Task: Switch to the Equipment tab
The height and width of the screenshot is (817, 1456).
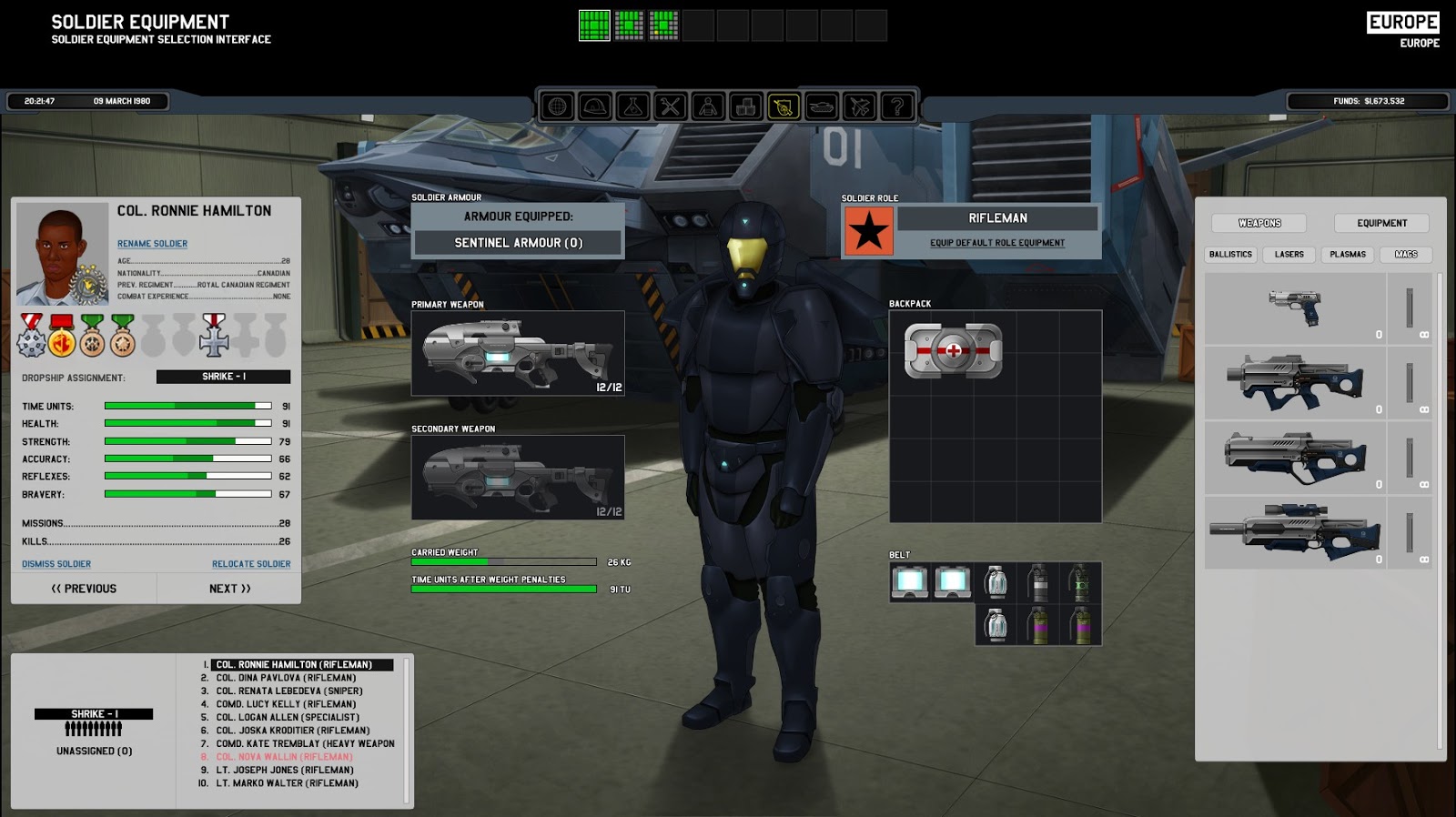Action: pos(1381,222)
